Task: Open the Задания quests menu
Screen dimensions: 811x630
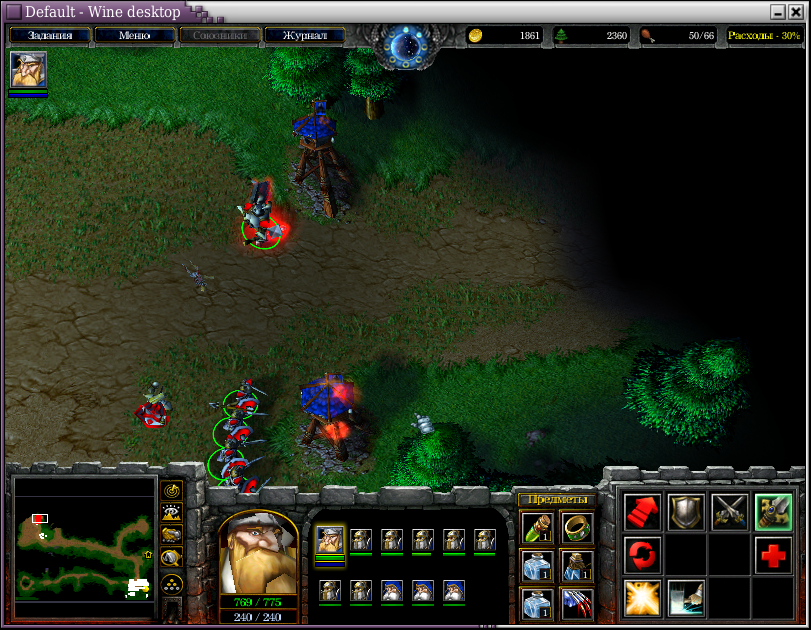Action: coord(50,35)
